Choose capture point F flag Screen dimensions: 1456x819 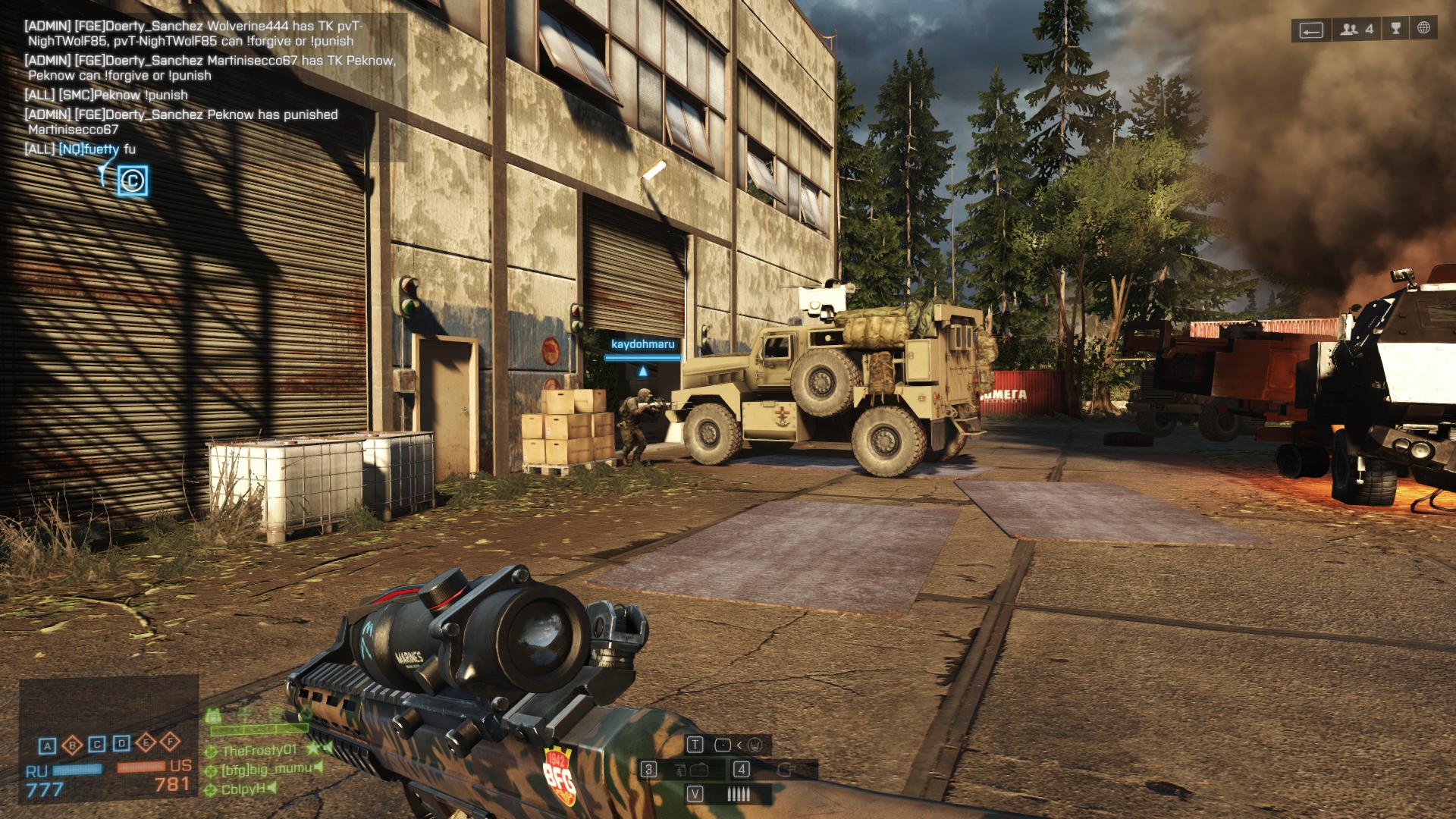(x=171, y=742)
